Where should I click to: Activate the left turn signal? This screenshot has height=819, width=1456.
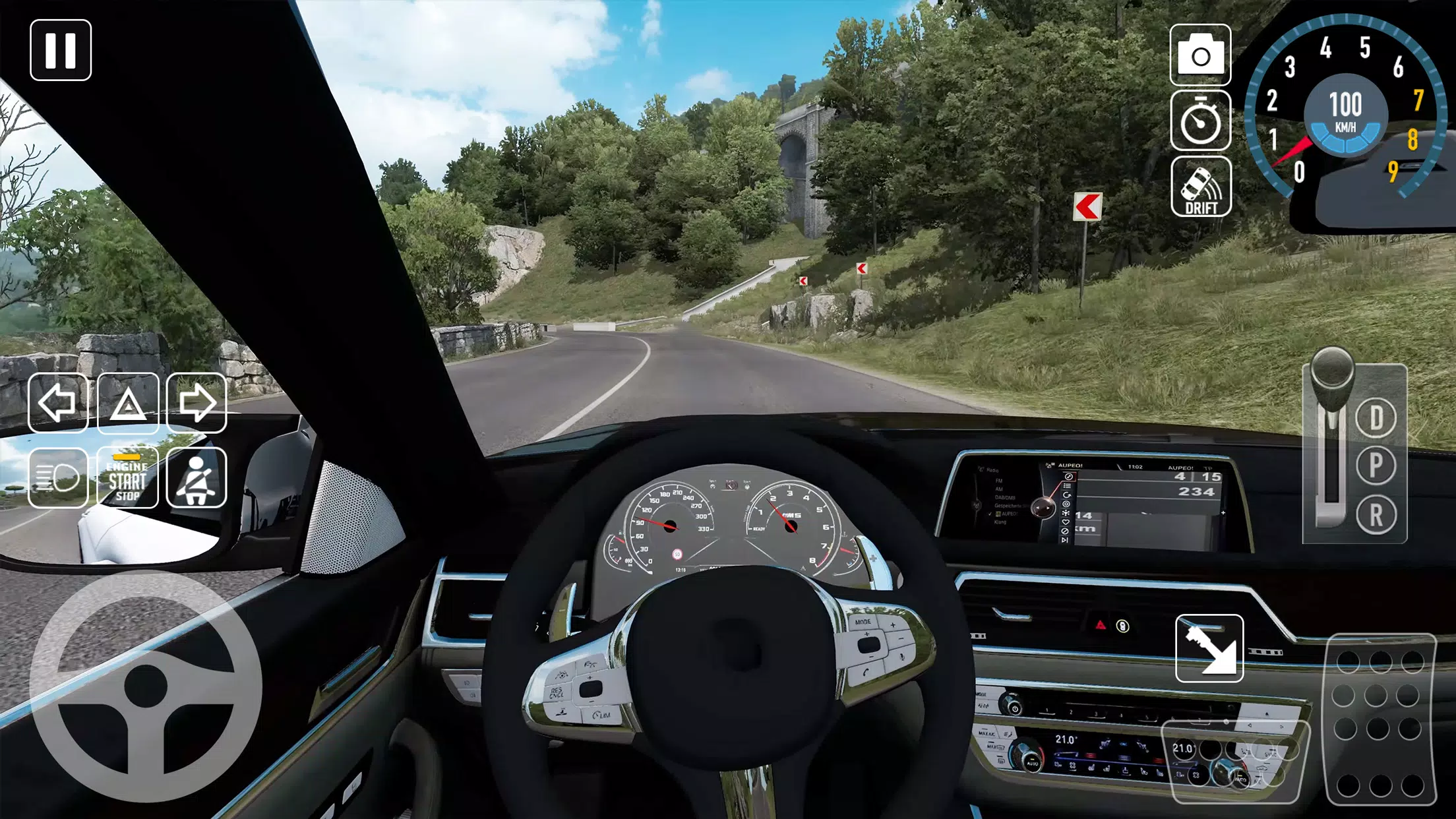[58, 403]
